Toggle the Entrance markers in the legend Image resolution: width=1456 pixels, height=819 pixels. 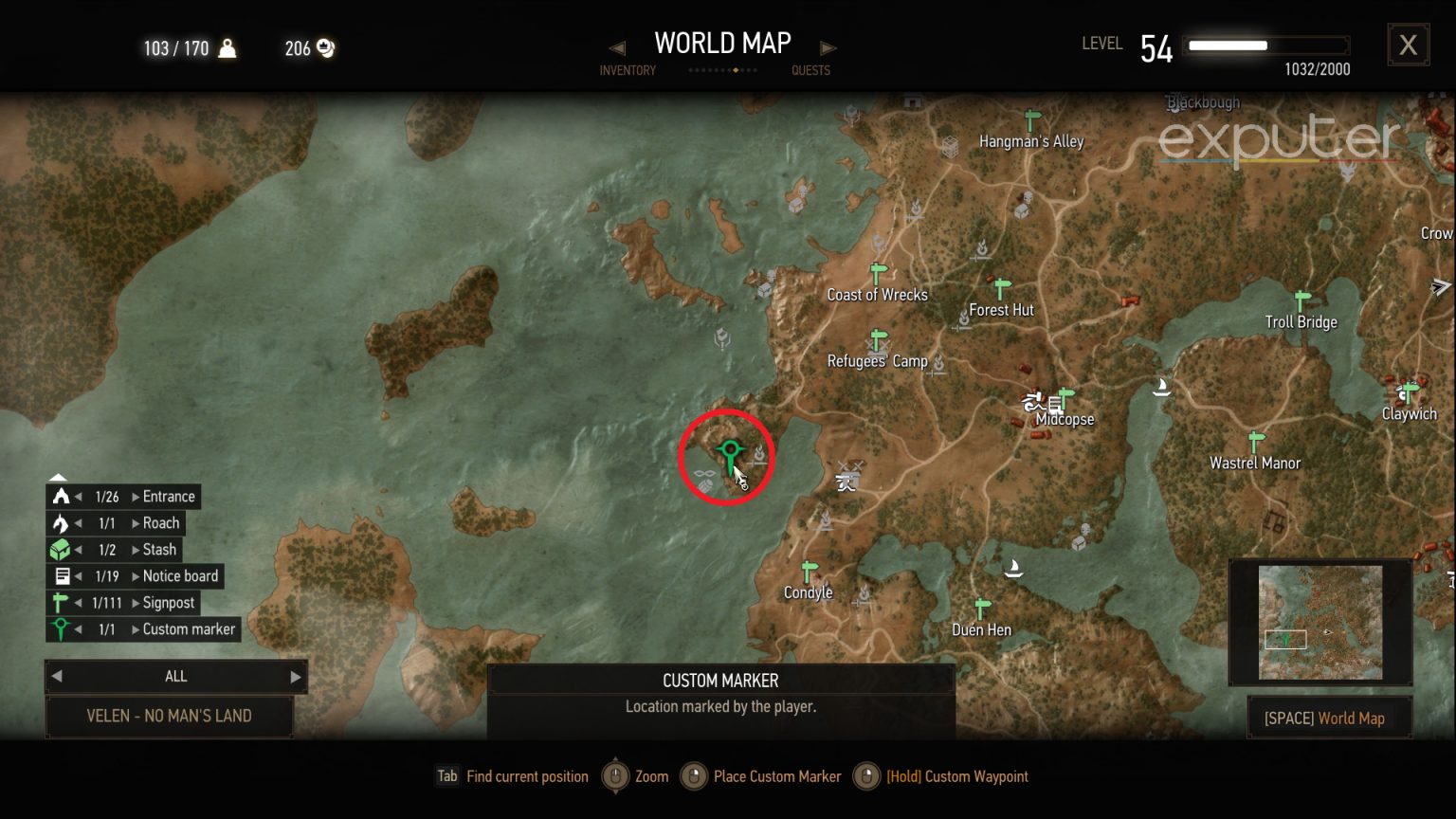61,496
